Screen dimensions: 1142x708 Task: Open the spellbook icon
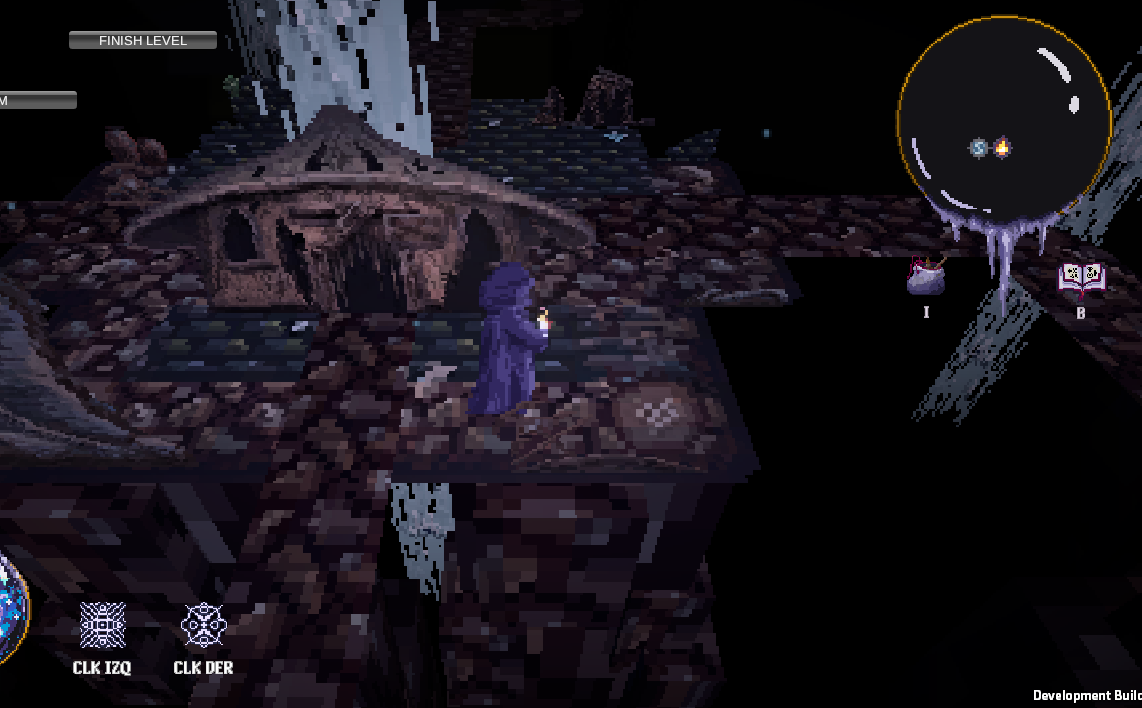(1081, 278)
